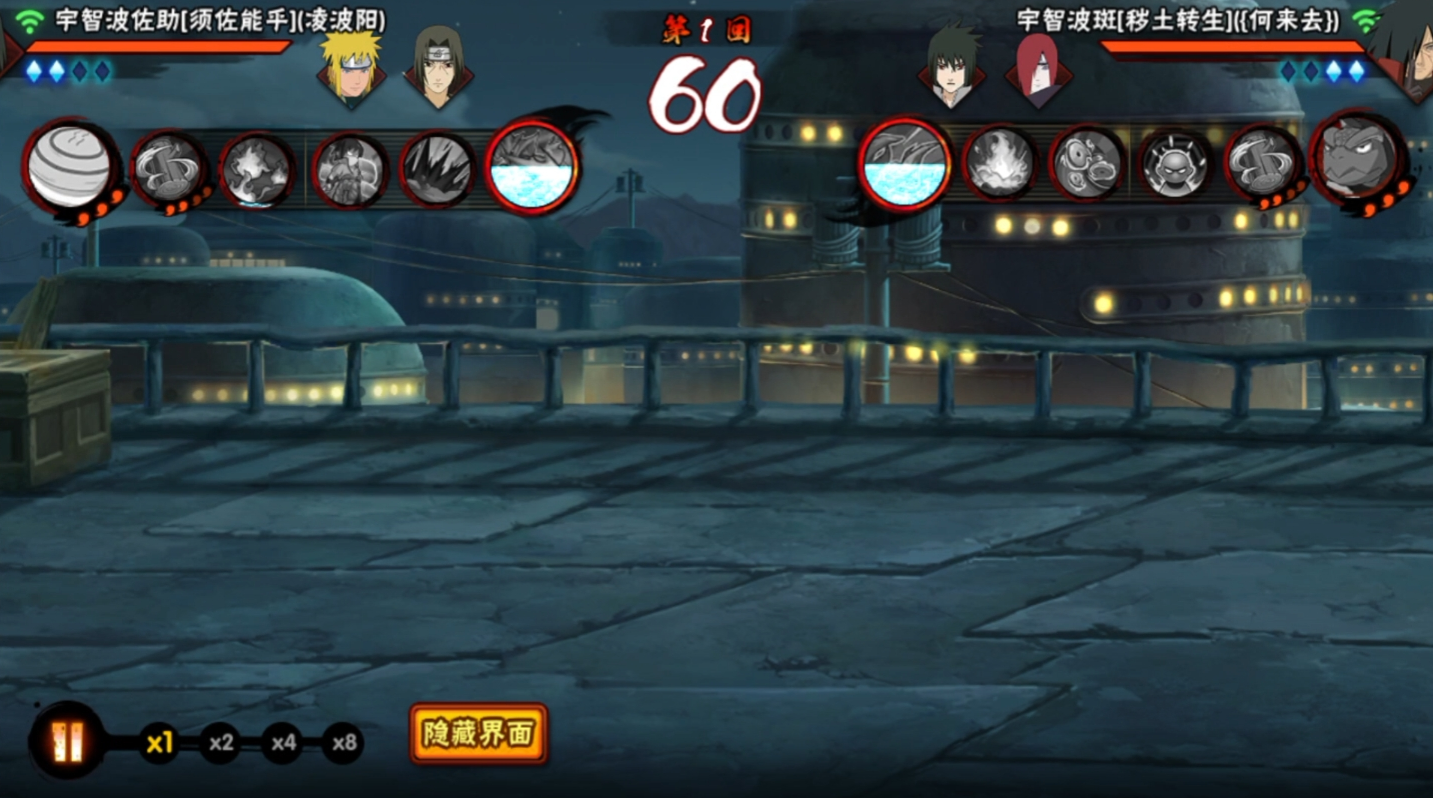The height and width of the screenshot is (798, 1433).
Task: Select the glowing round-head figure skill icon
Action: pyautogui.click(x=1175, y=161)
